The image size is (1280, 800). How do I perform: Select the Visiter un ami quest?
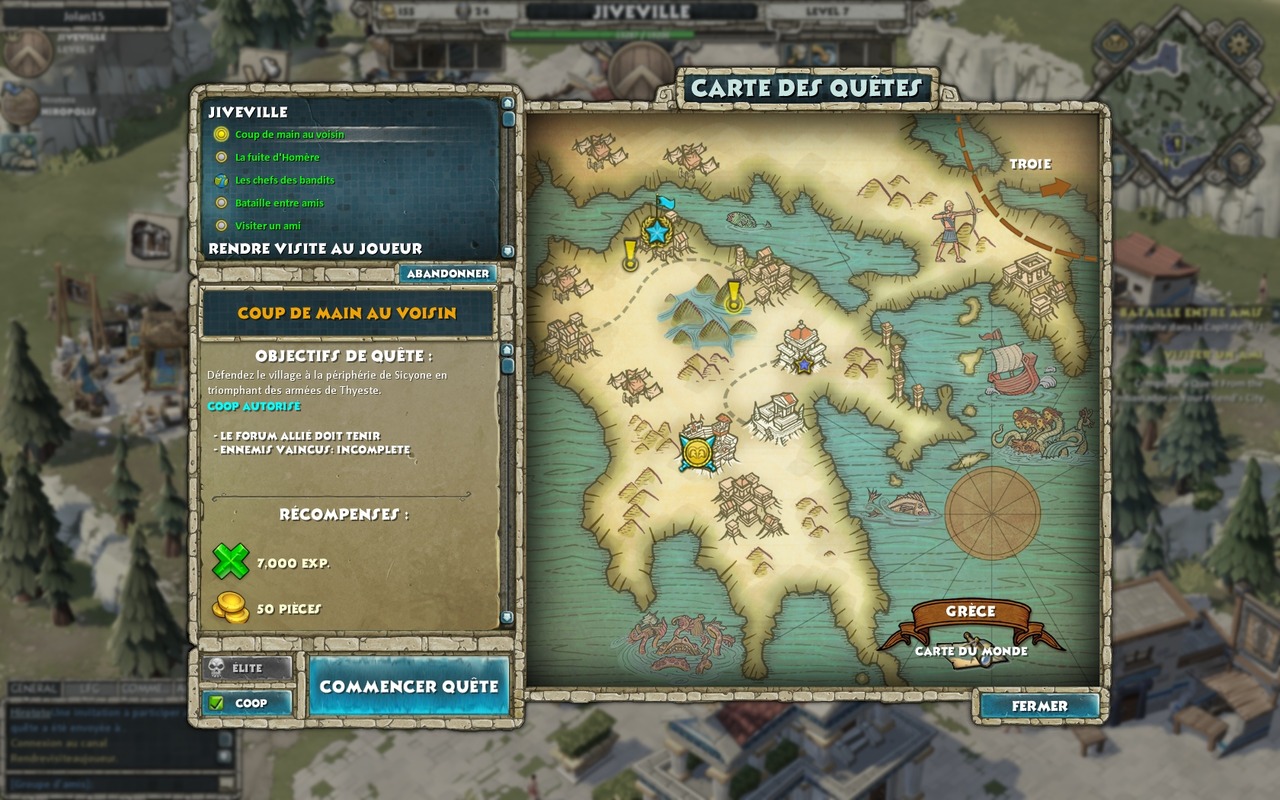click(267, 226)
